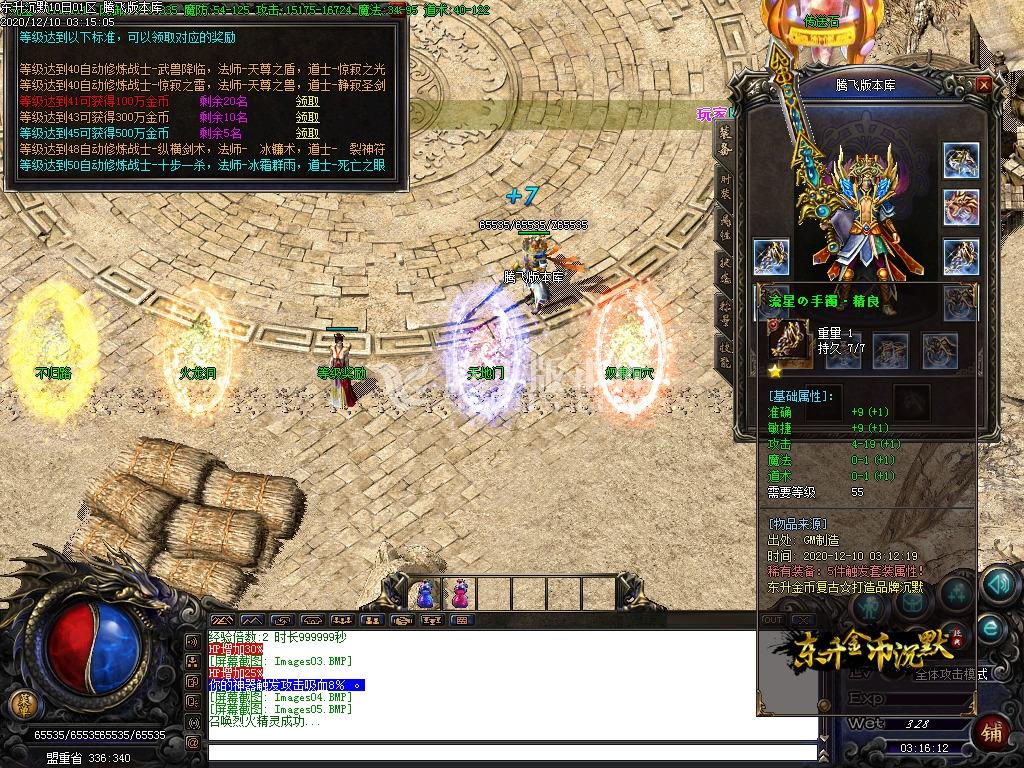Use the red potion in the quick belt
1024x768 pixels.
(459, 594)
